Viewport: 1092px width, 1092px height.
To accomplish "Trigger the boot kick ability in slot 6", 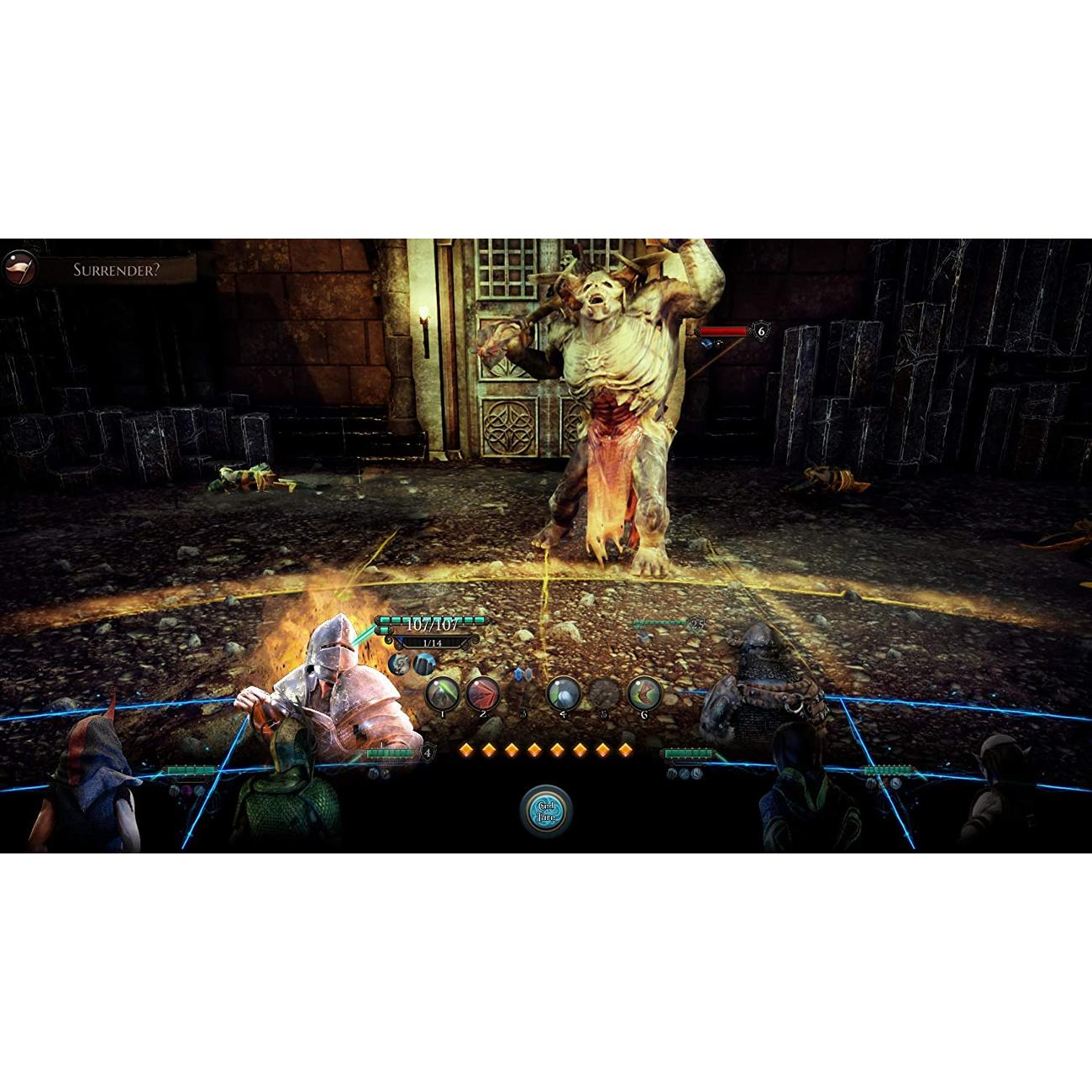I will [644, 694].
